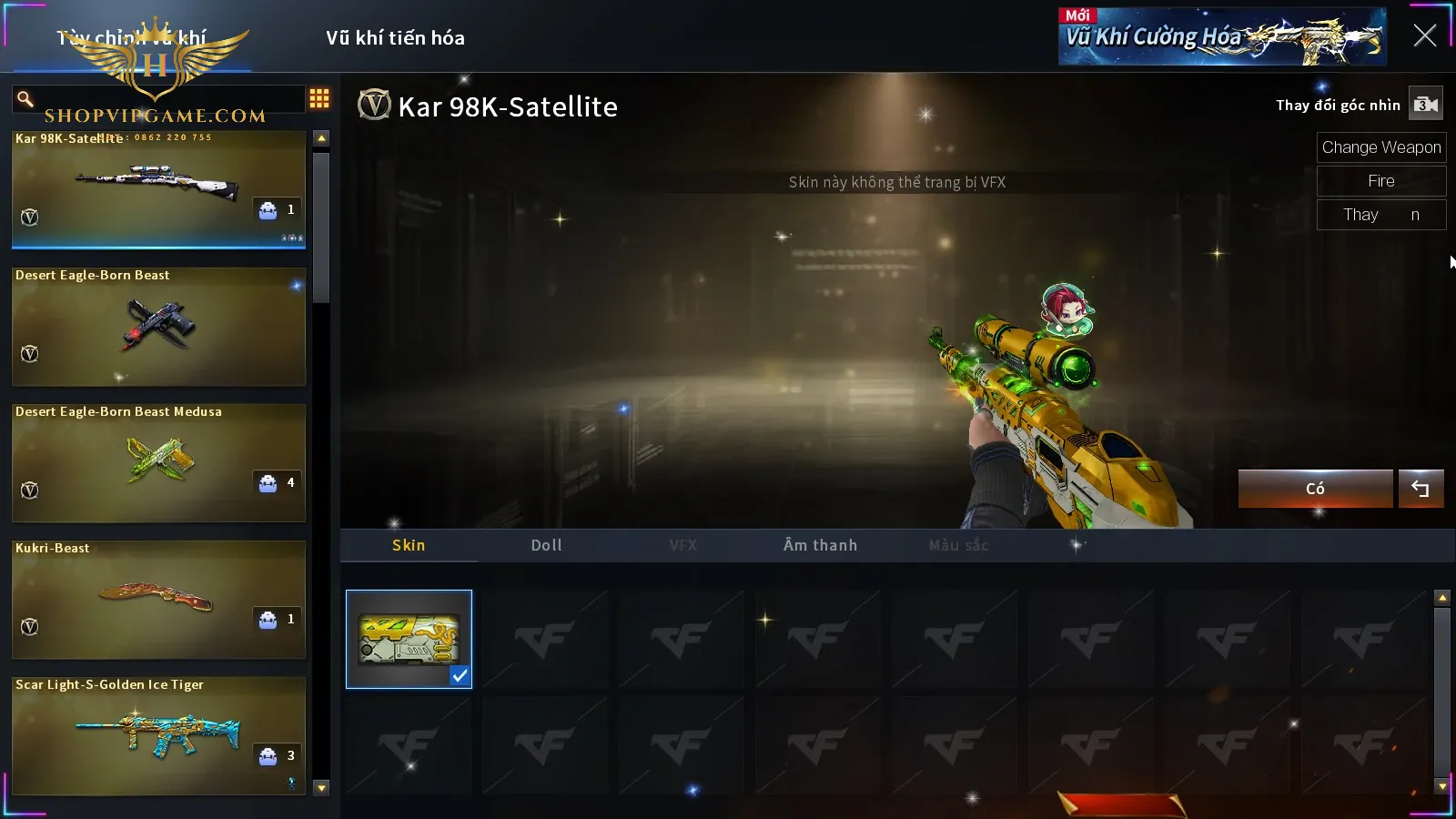Pick the Kukri-Beast weapon row

[158, 599]
